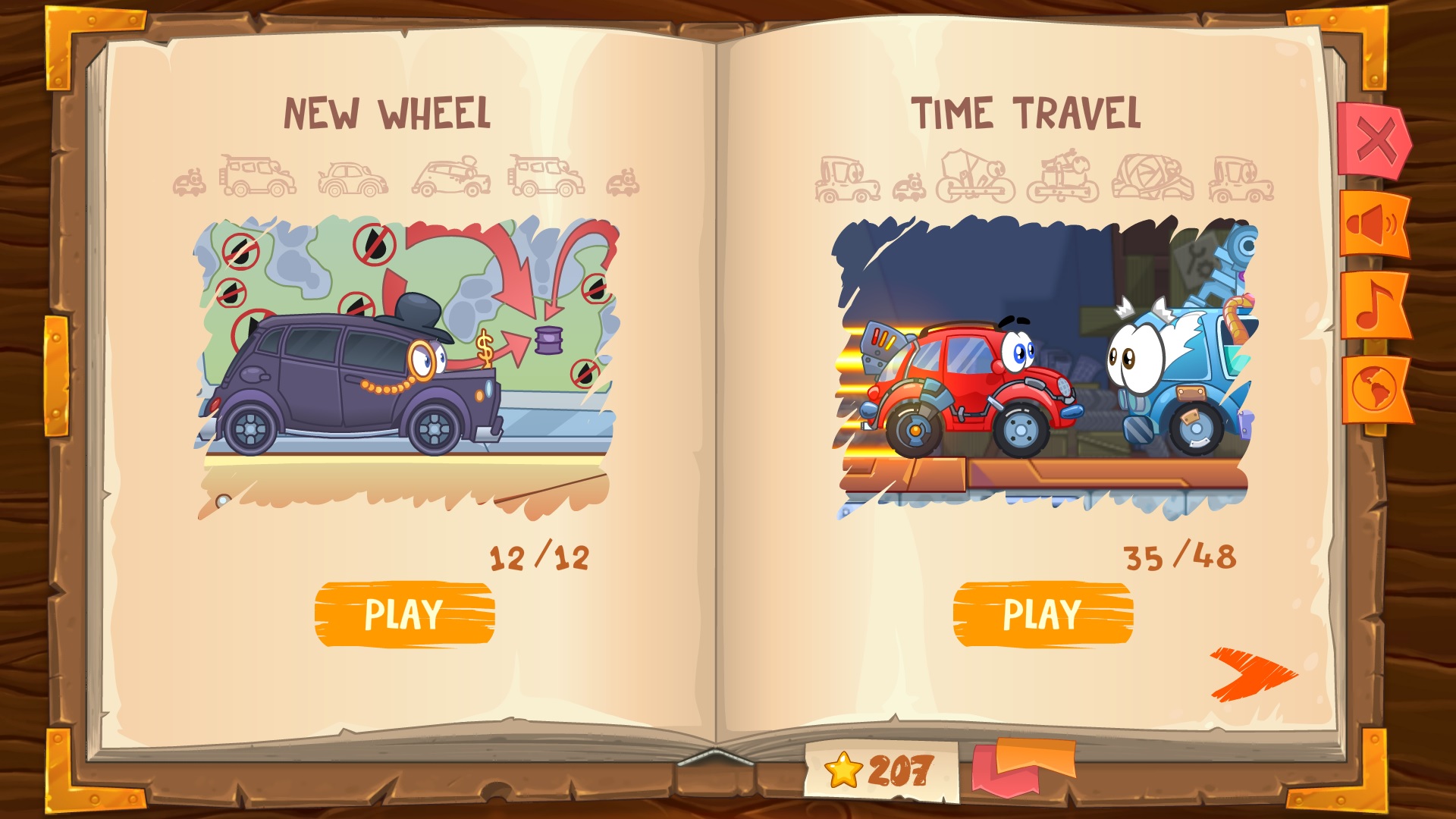This screenshot has width=1456, height=819.
Task: Toggle sound effects on the sidebar
Action: [x=1375, y=225]
